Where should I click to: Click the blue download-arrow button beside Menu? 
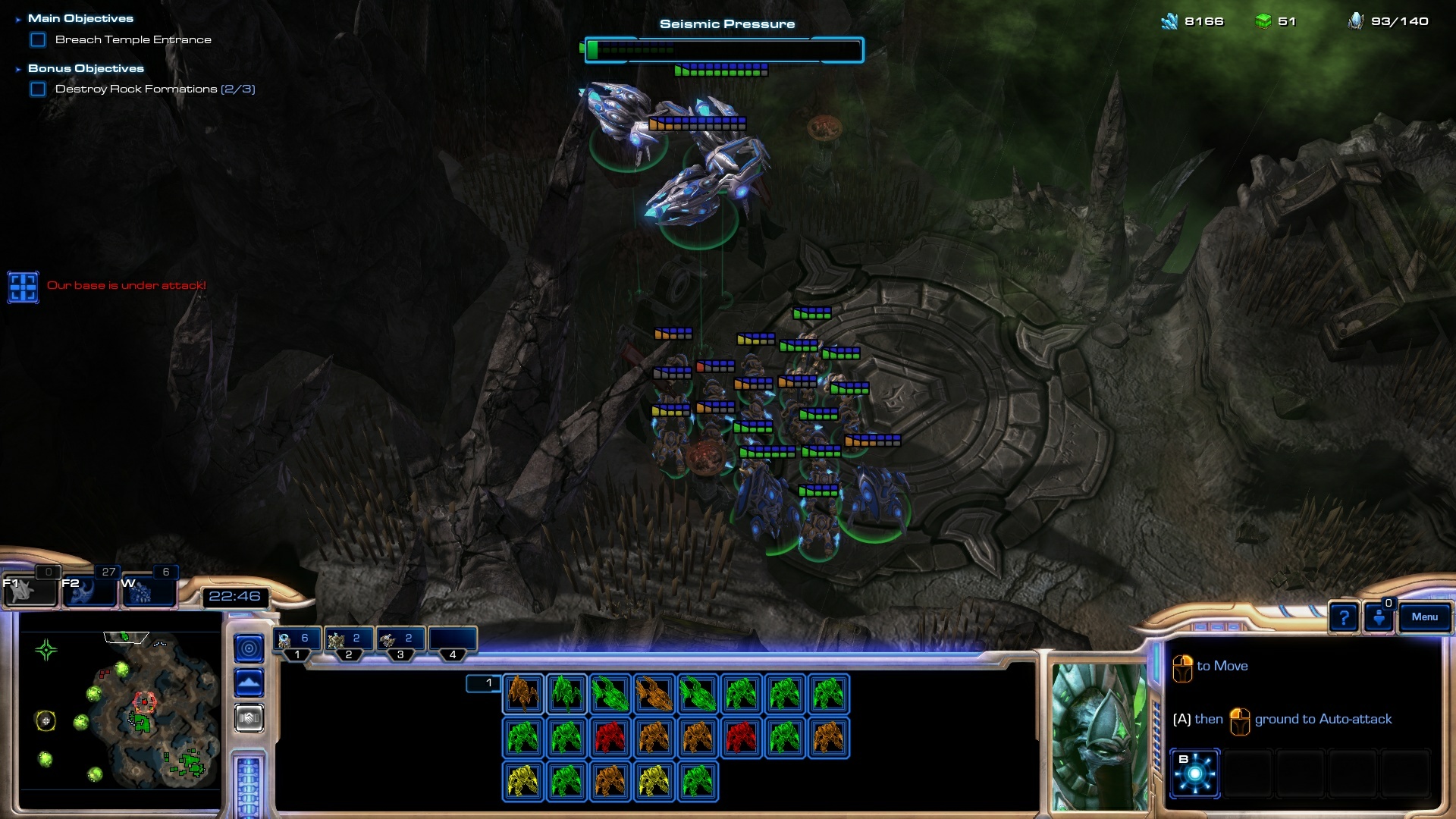(1379, 617)
